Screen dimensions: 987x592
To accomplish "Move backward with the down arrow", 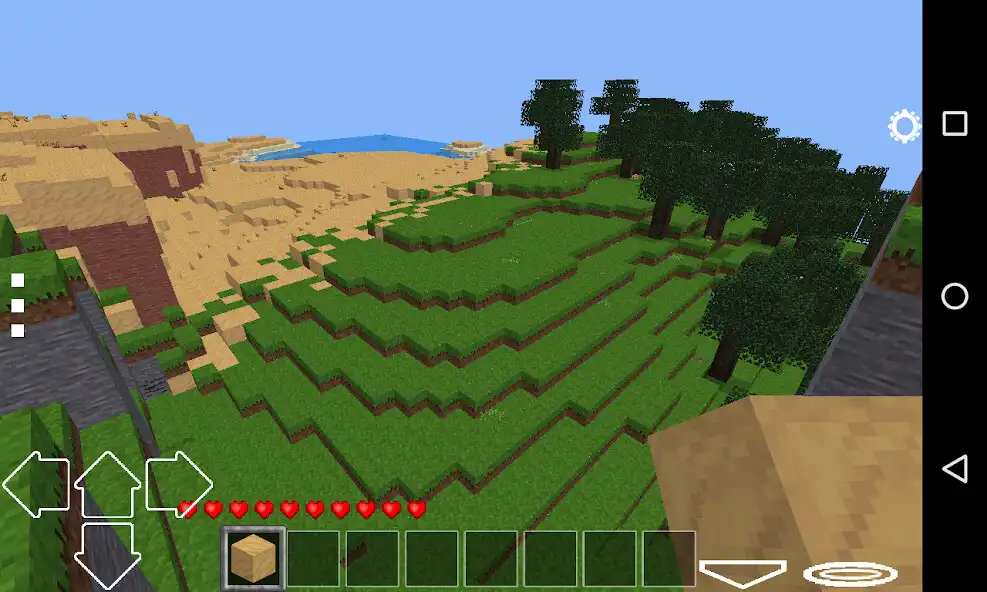I will pos(107,553).
